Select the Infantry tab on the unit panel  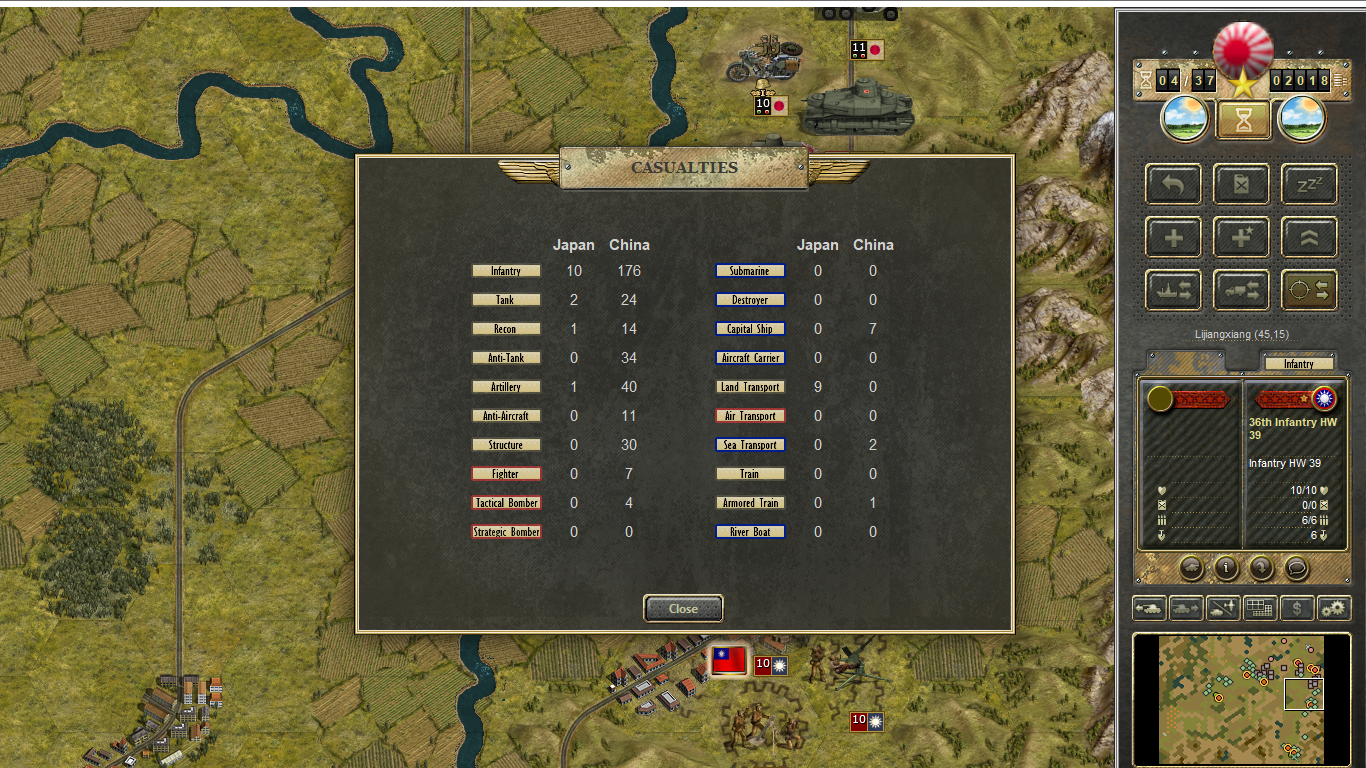coord(1298,364)
